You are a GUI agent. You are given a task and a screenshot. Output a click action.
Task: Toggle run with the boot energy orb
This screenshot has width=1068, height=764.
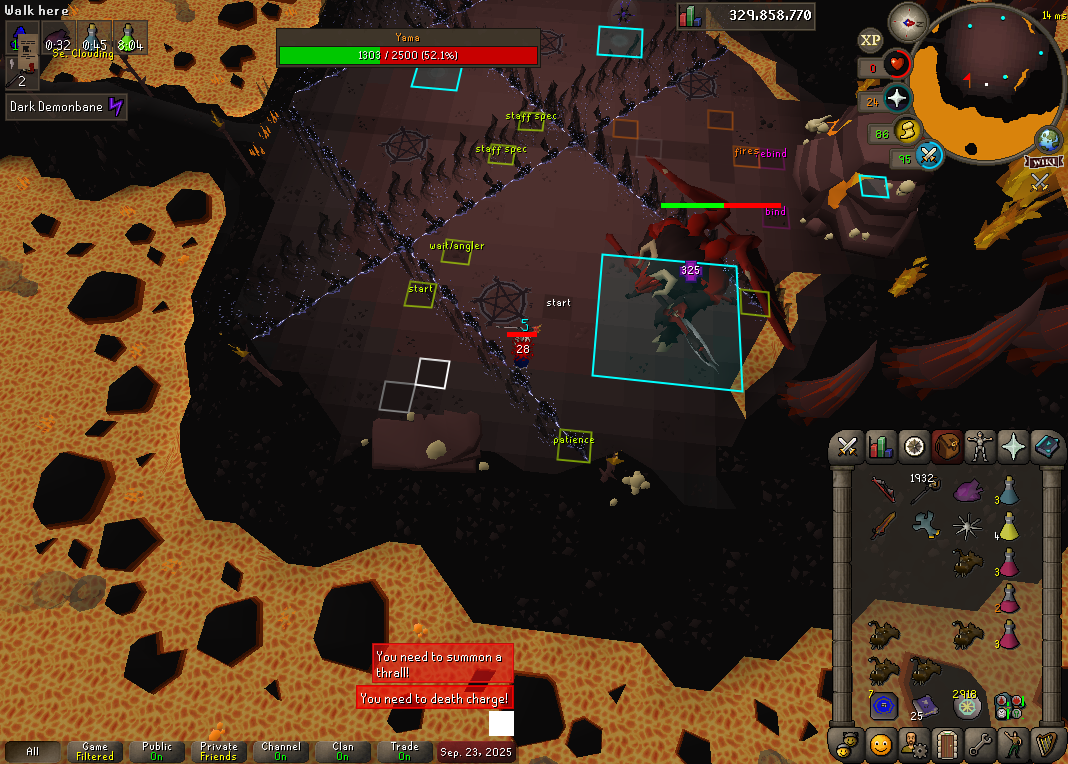tap(907, 131)
